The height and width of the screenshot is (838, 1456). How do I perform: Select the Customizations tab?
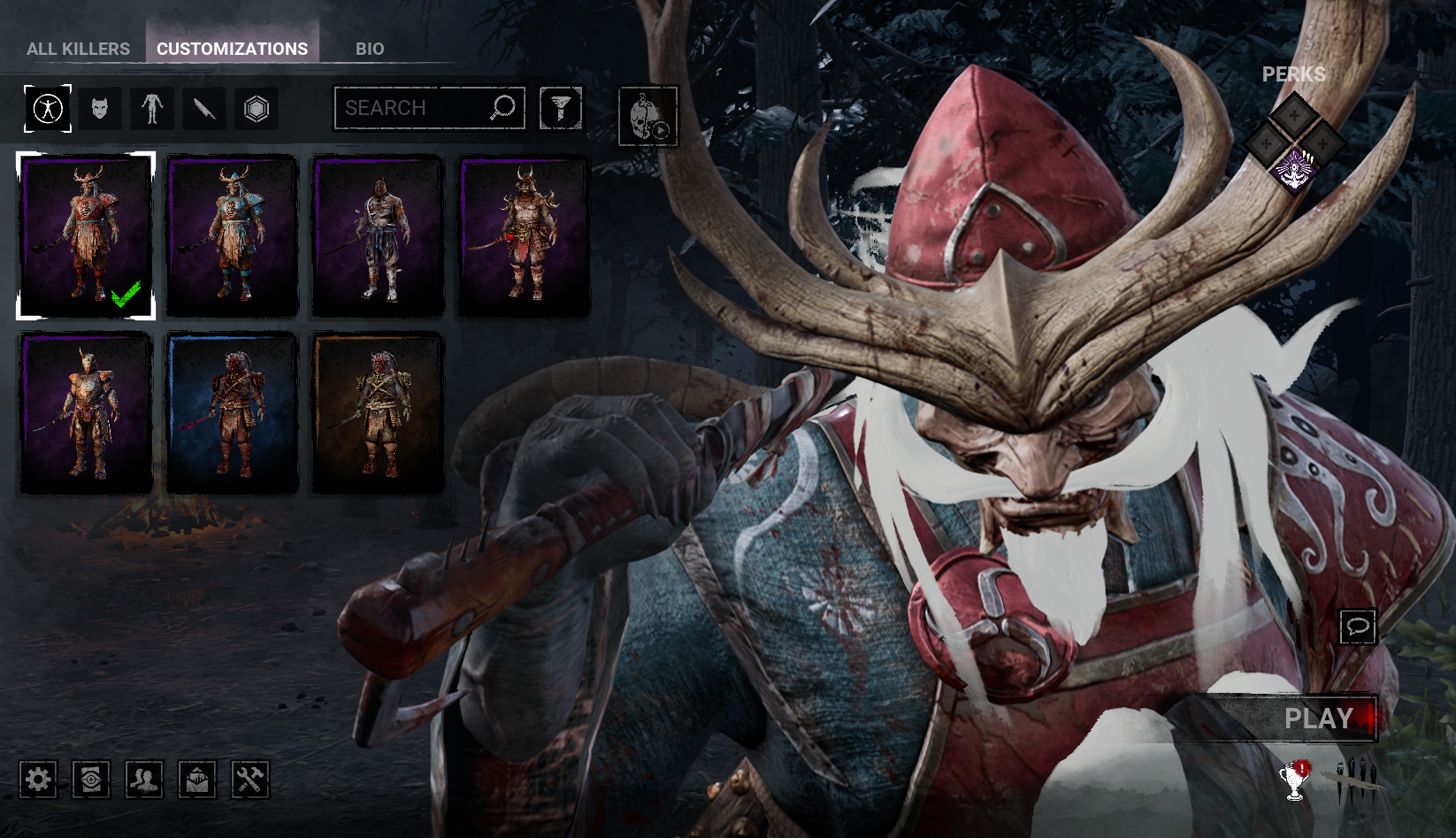pos(232,49)
